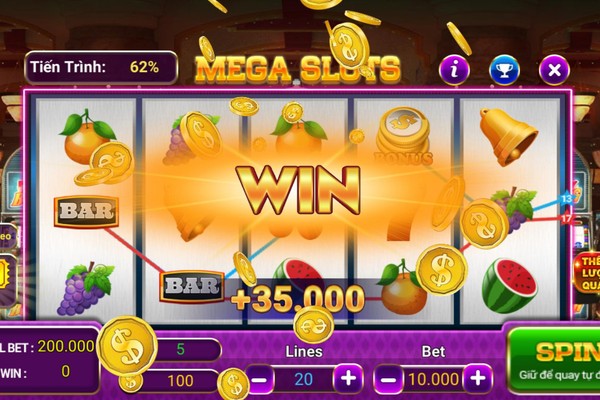The image size is (600, 400).
Task: Increase the number of Lines
Action: [348, 379]
